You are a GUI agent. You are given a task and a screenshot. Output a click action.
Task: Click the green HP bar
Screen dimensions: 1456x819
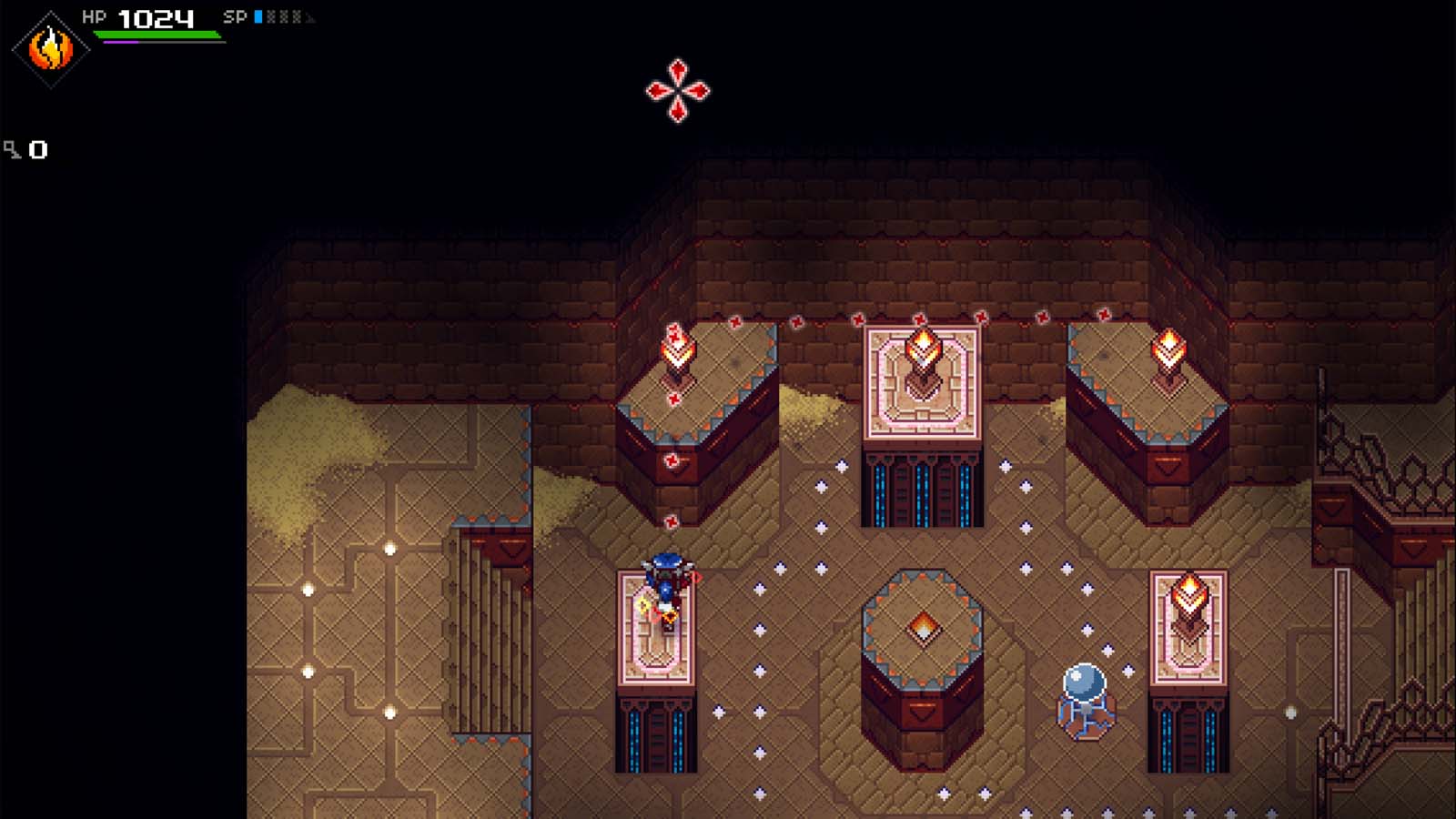[x=155, y=35]
